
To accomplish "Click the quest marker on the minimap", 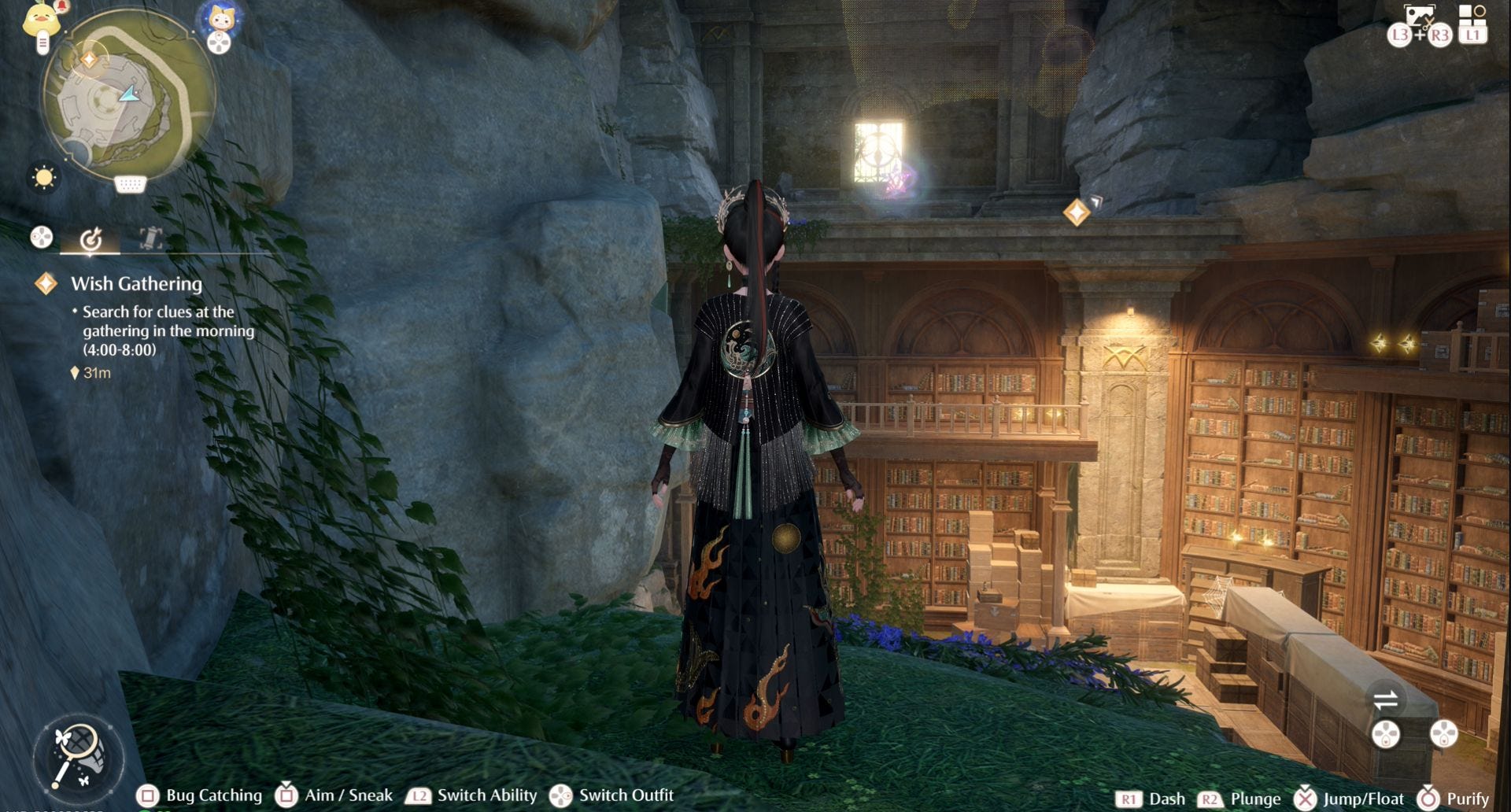I will coord(89,60).
